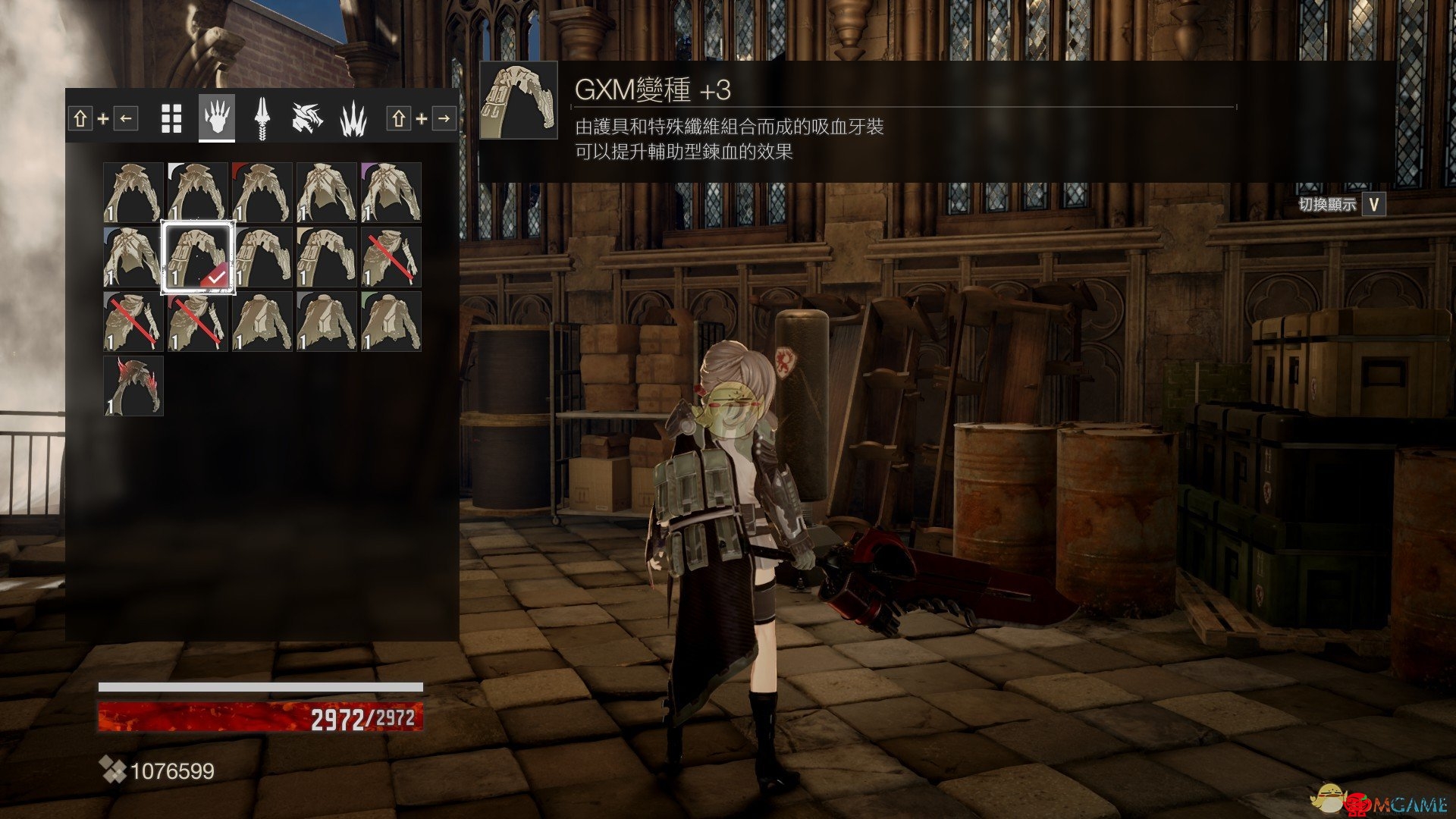Show the ivy spikes veil tab
The width and height of the screenshot is (1456, 819).
pos(353,118)
